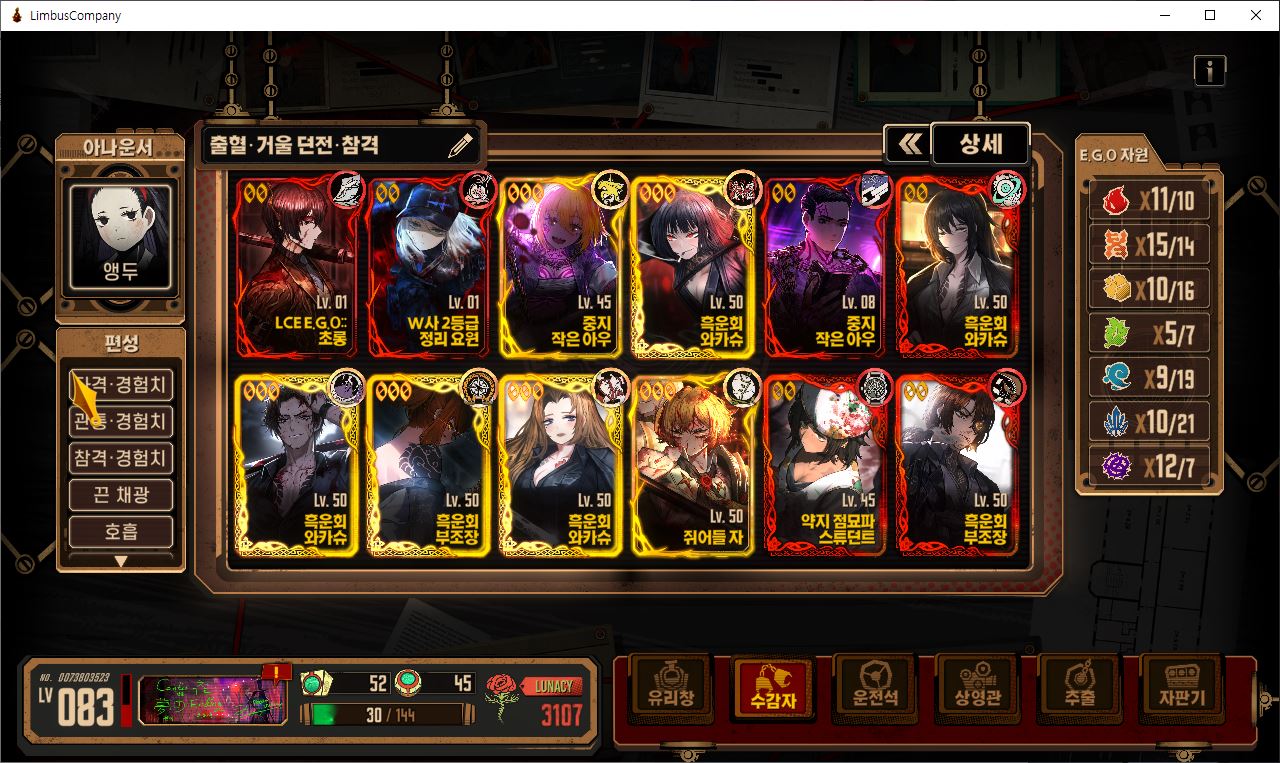Pick the W사 2등급 정리 요원 card
The image size is (1280, 763).
(x=430, y=266)
